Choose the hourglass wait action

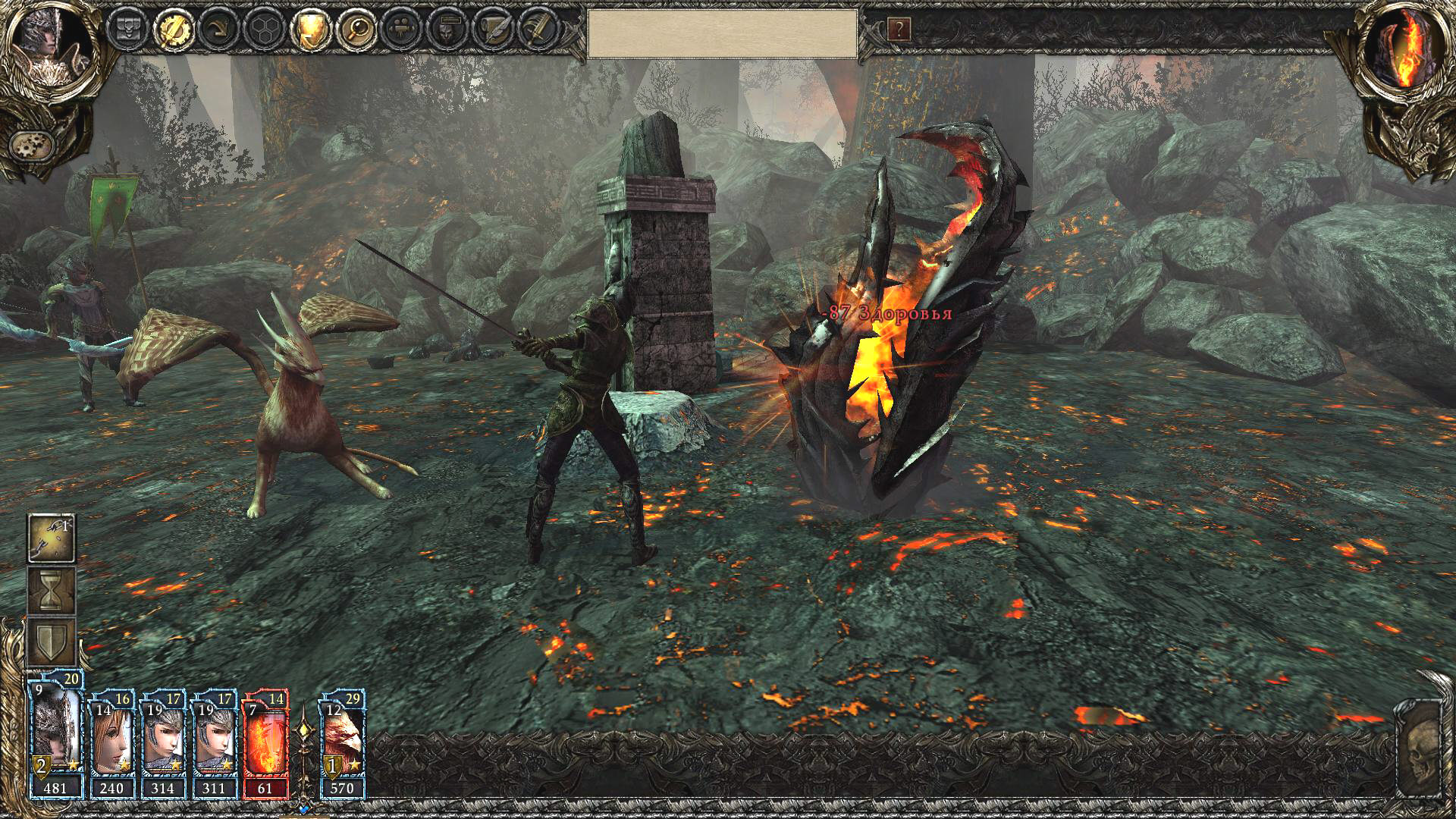point(52,591)
